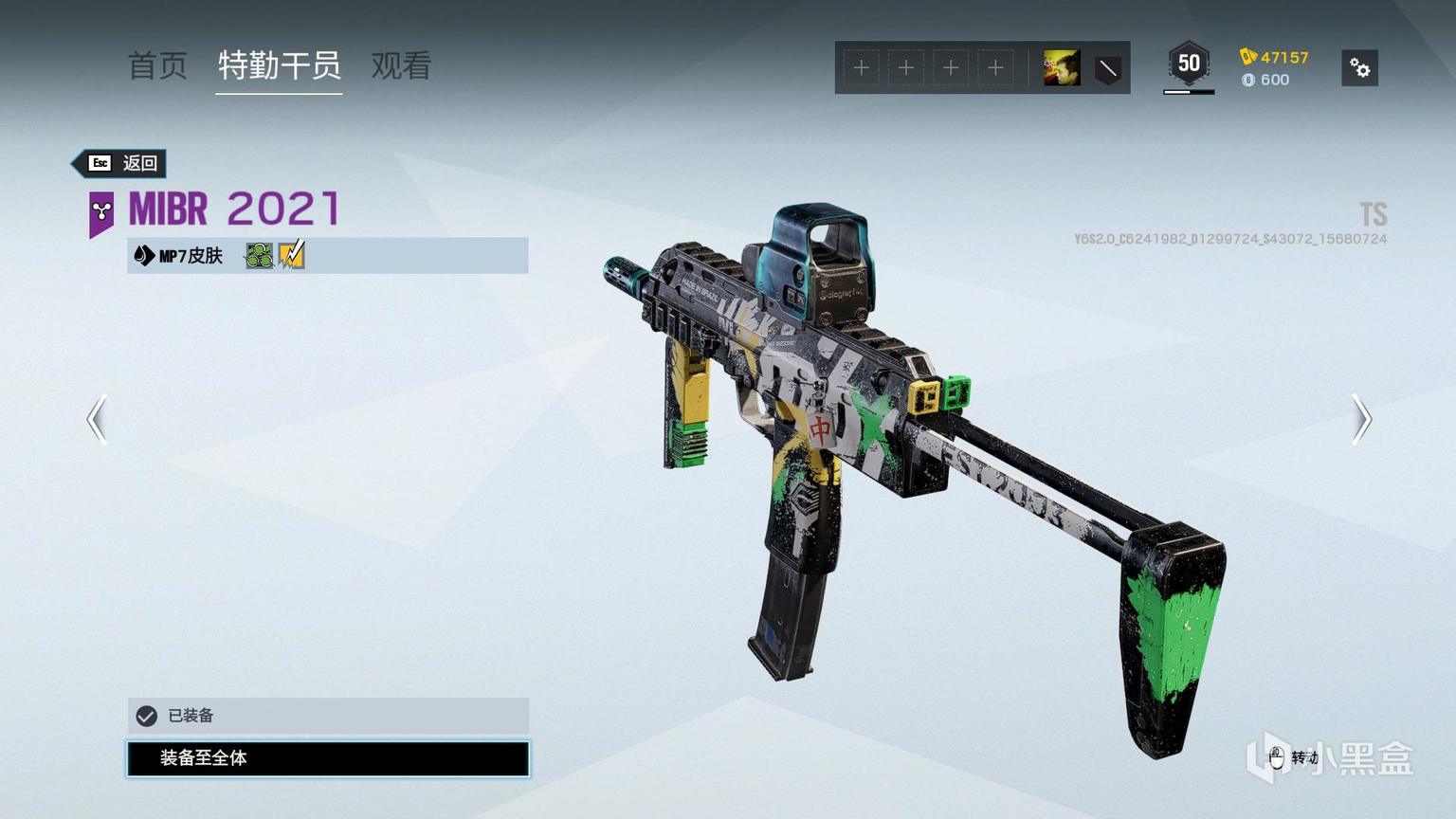
Task: Switch to the 首页 home tab
Action: click(x=157, y=65)
